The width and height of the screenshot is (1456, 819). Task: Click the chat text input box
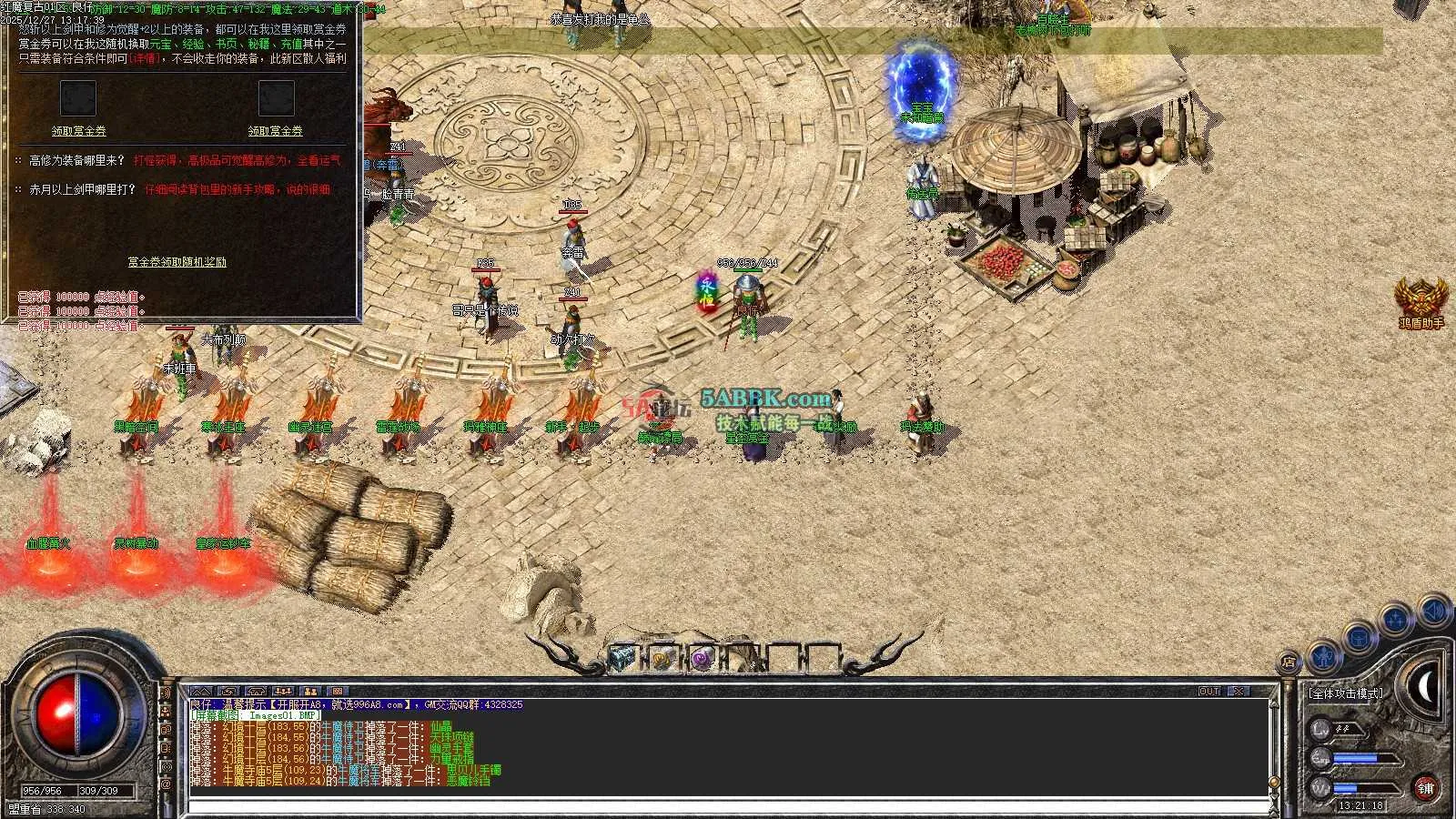[x=728, y=807]
